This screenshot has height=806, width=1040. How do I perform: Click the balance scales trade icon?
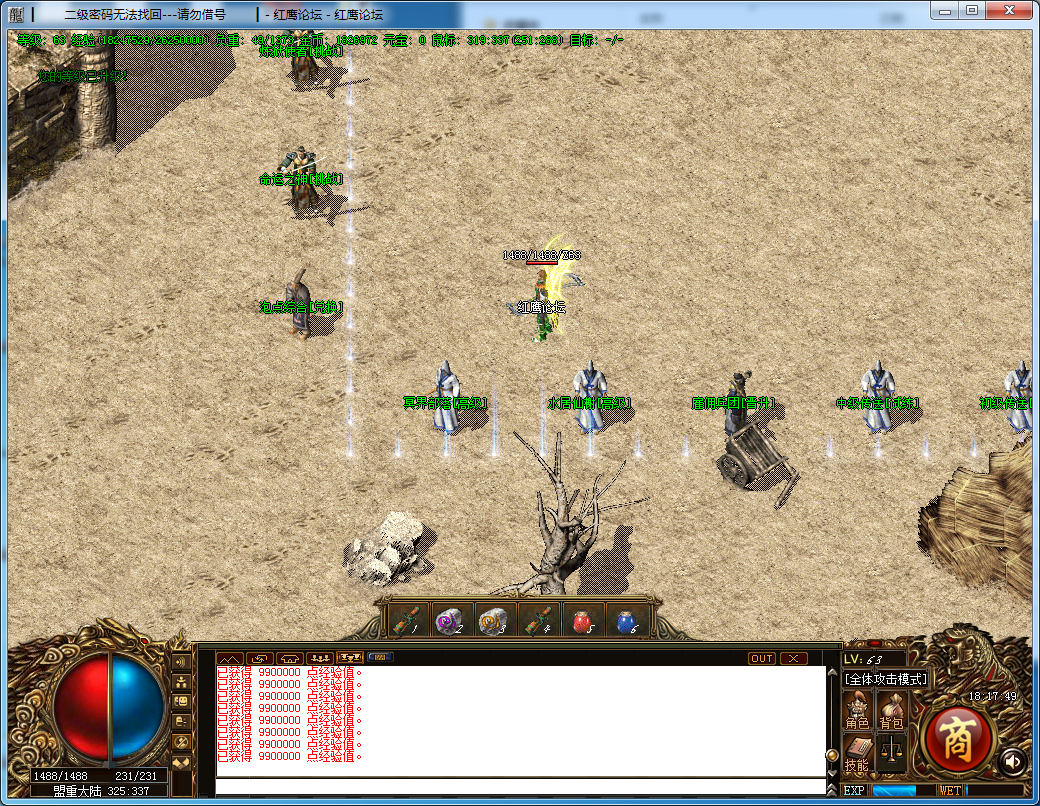point(890,752)
